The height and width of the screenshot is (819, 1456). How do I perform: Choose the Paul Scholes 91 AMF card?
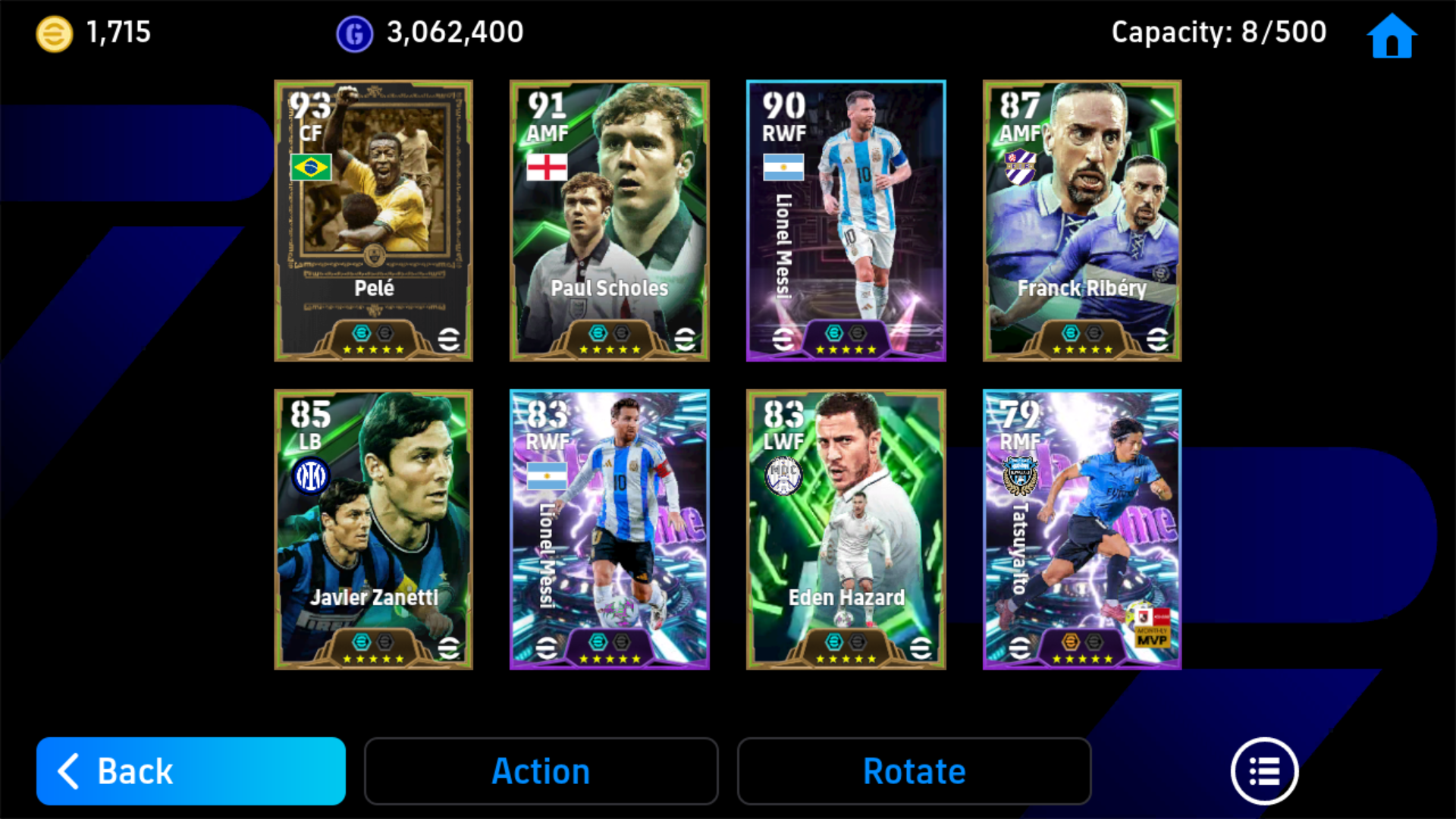[610, 220]
